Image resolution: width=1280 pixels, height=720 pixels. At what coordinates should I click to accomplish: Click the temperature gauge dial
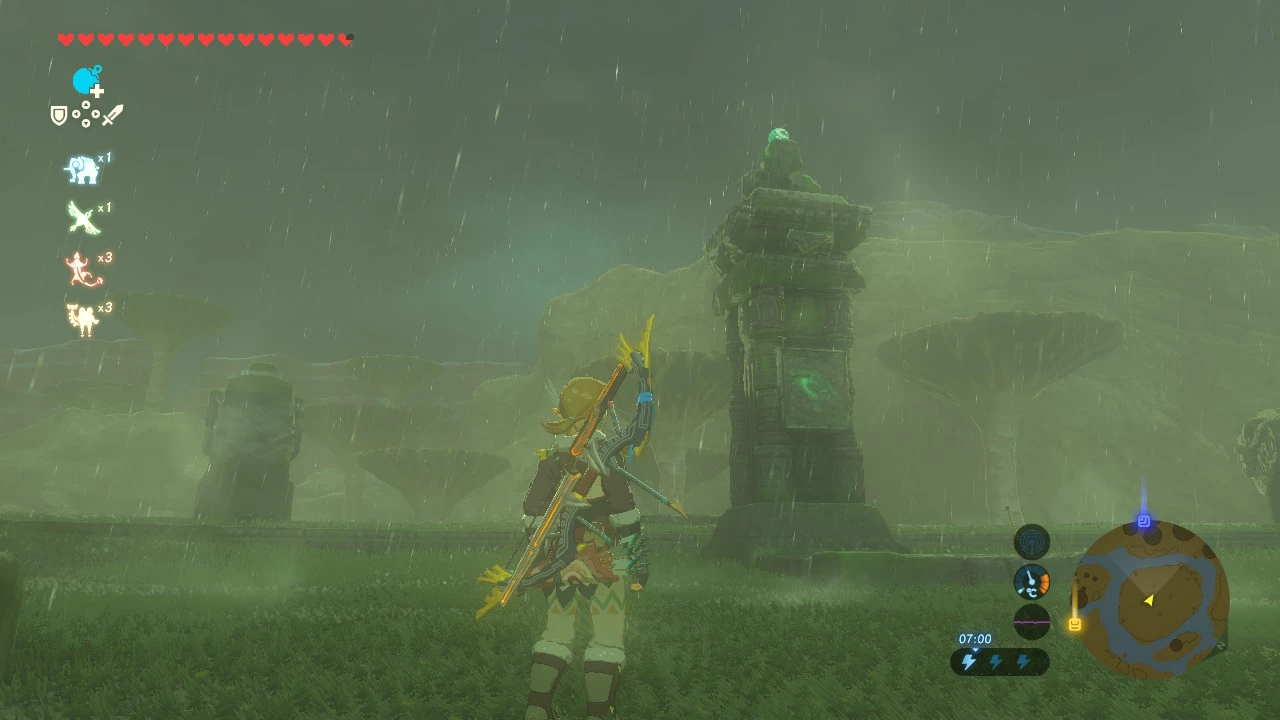pyautogui.click(x=1032, y=582)
